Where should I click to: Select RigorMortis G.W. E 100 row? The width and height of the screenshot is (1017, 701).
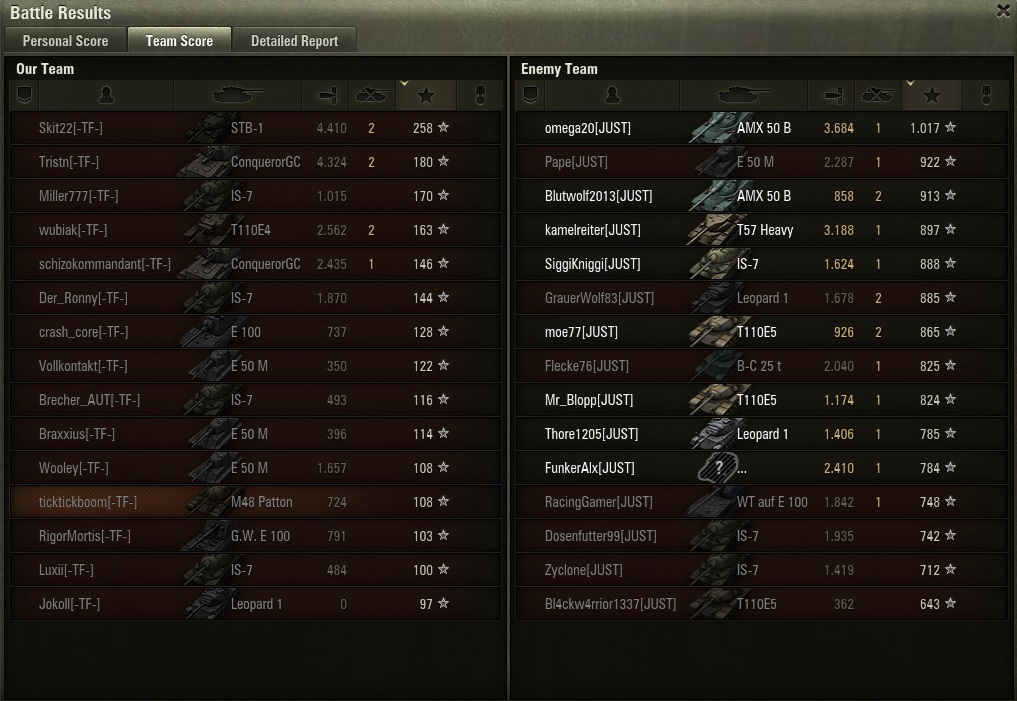pyautogui.click(x=255, y=536)
